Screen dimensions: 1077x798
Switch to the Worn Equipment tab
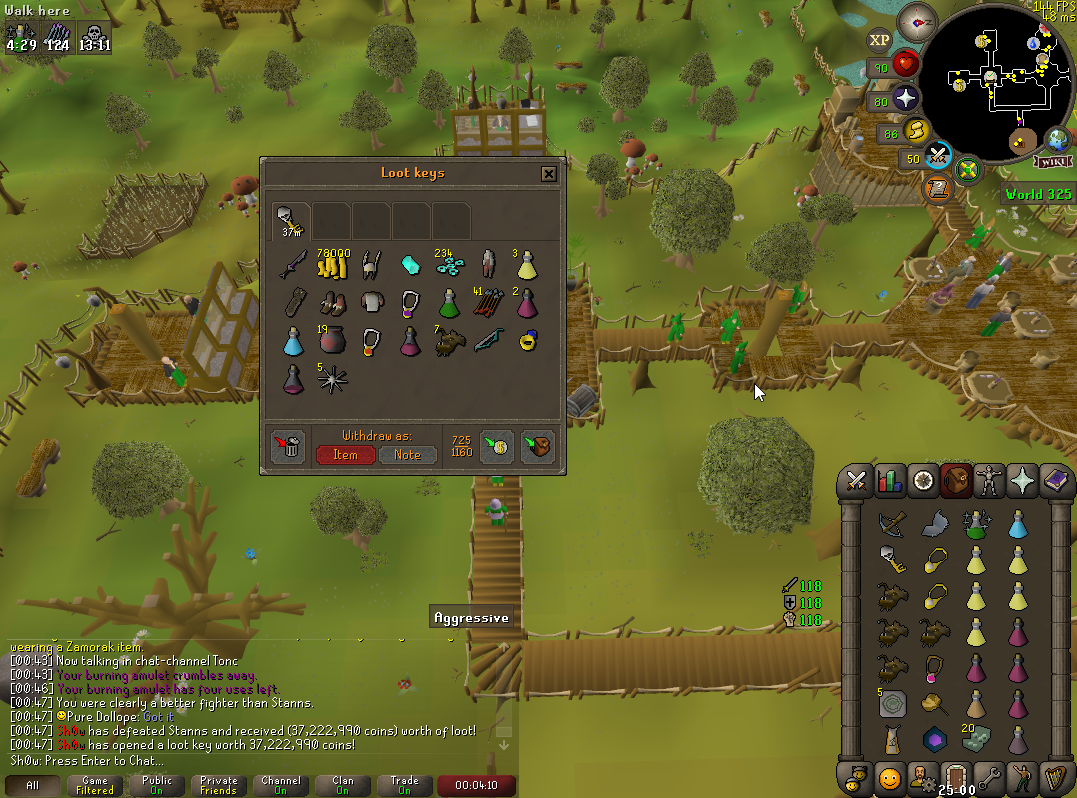pyautogui.click(x=988, y=480)
